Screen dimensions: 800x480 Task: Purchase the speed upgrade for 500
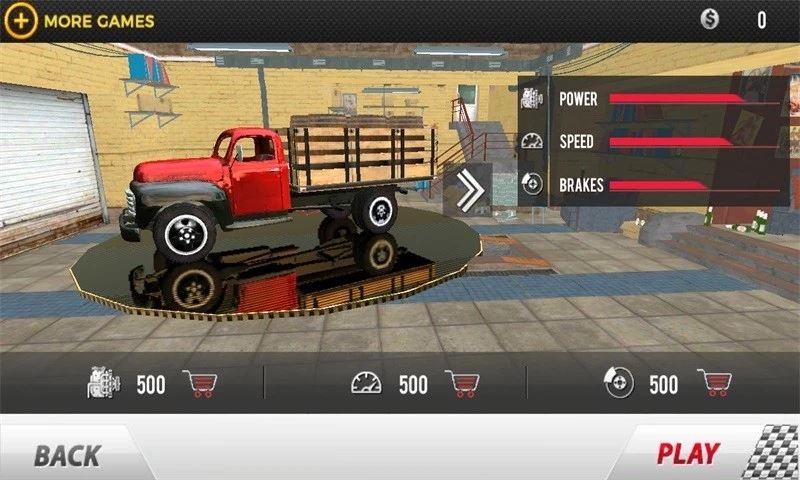point(463,384)
